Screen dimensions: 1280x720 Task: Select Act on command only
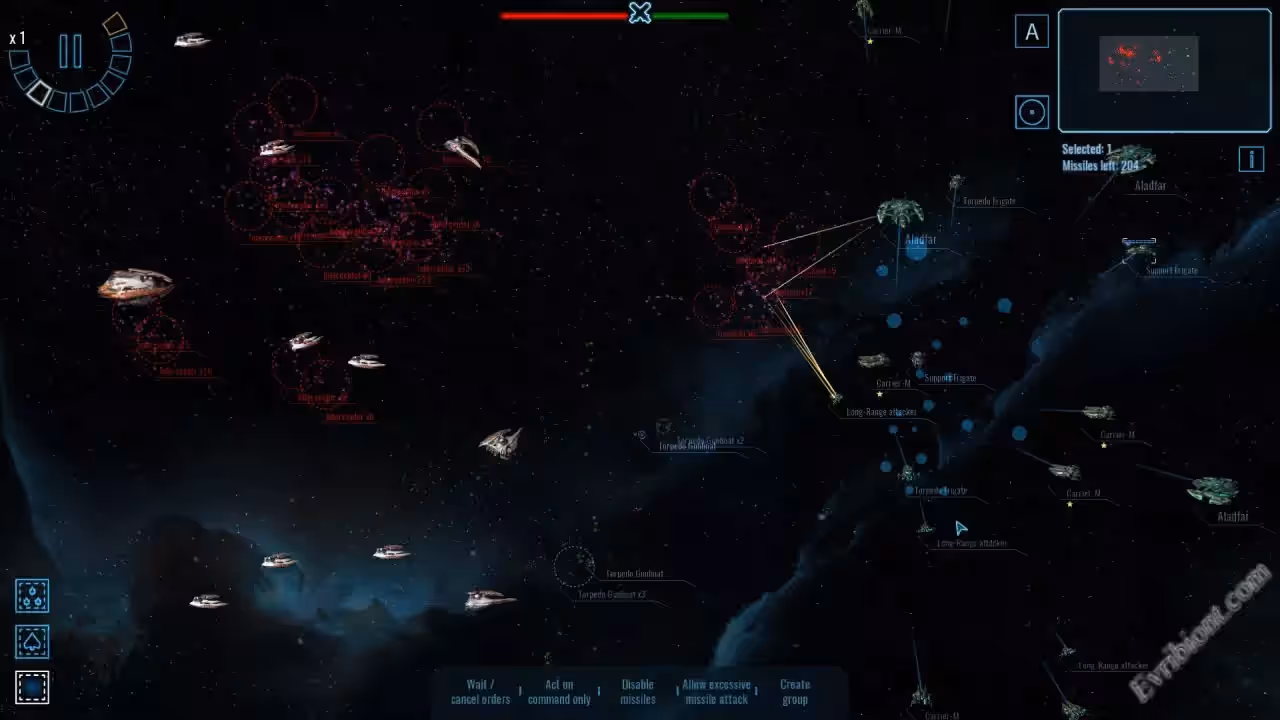(559, 692)
